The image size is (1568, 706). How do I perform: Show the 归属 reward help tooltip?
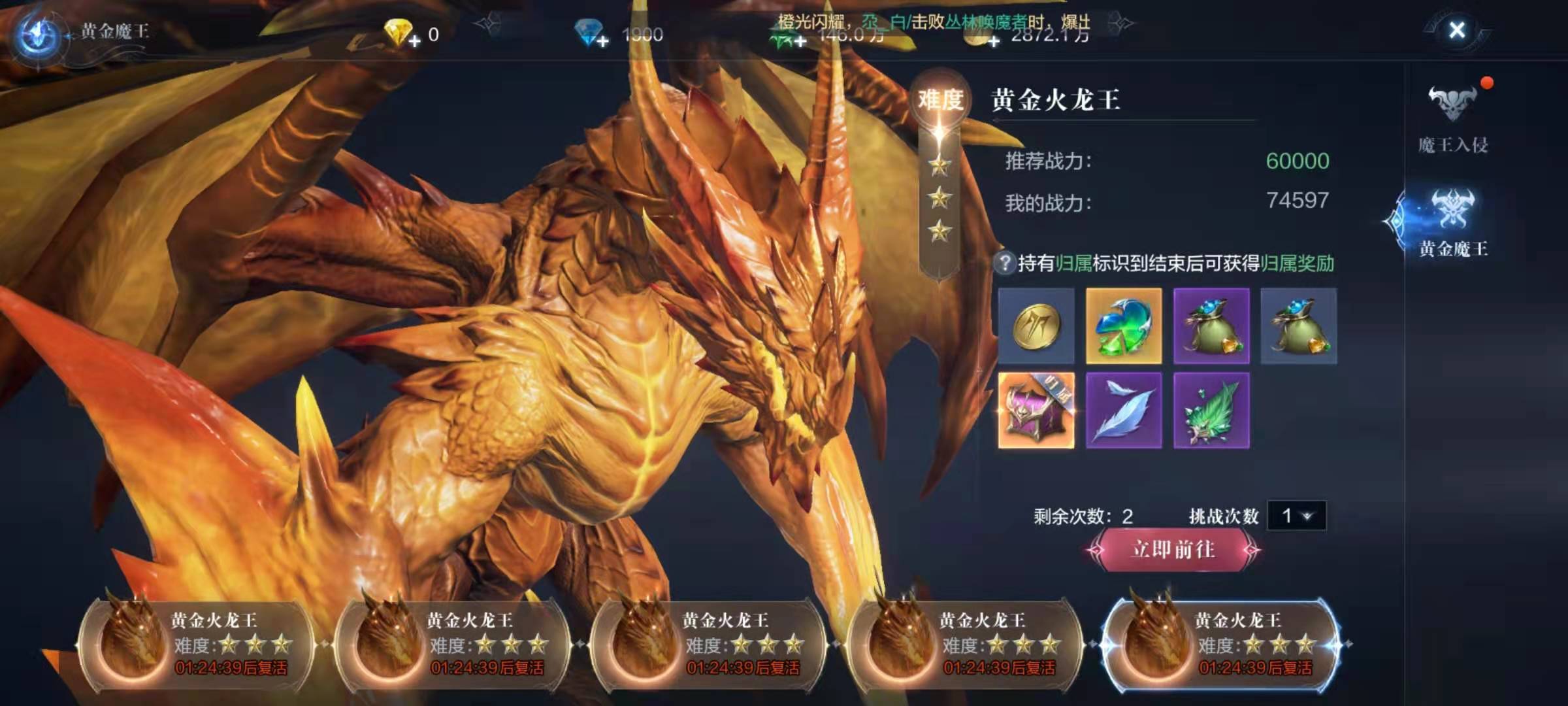pos(1004,263)
